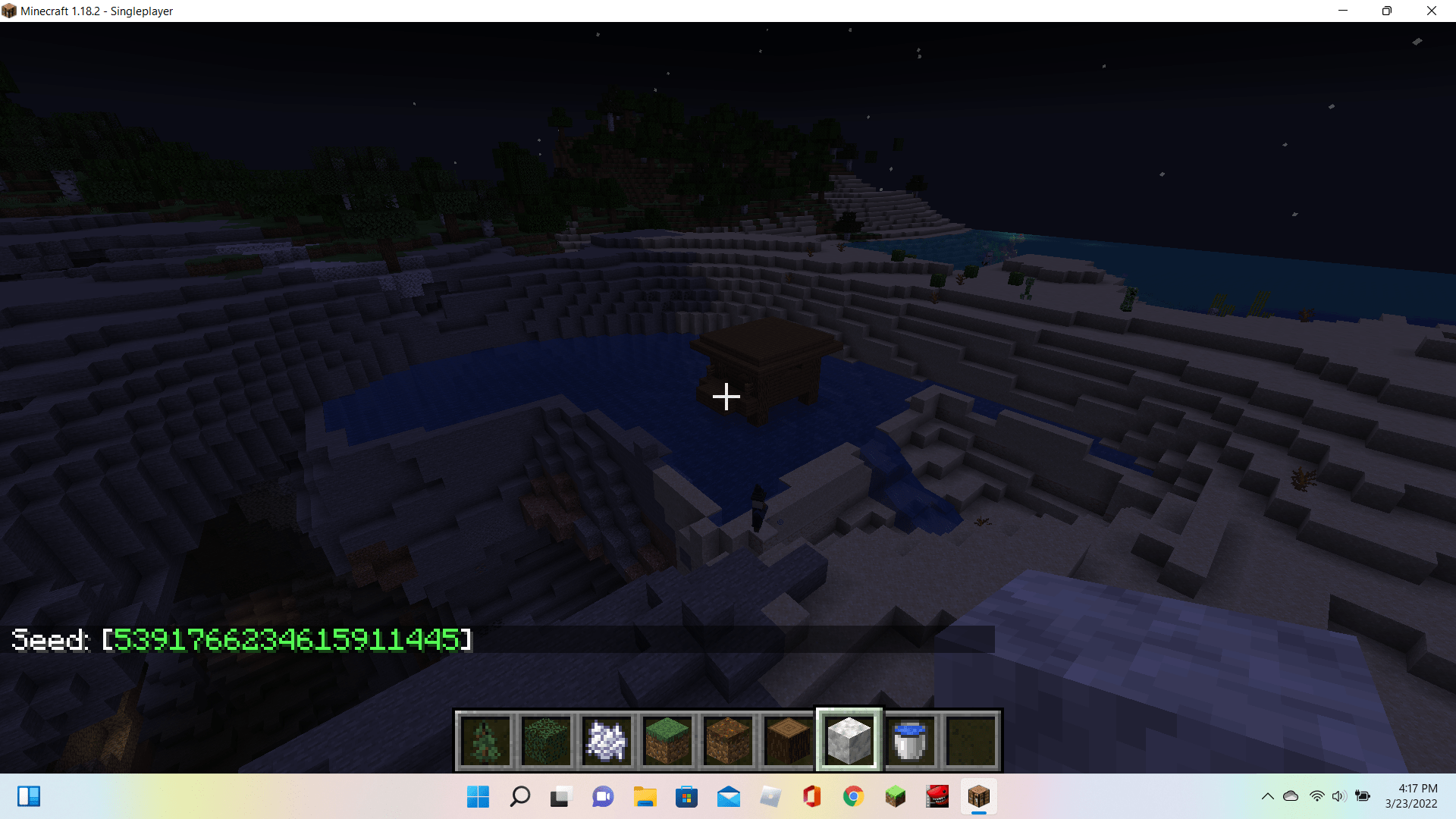Screen dimensions: 1456x819
Task: Select the spruce sapling in hotbar slot one
Action: coord(485,739)
